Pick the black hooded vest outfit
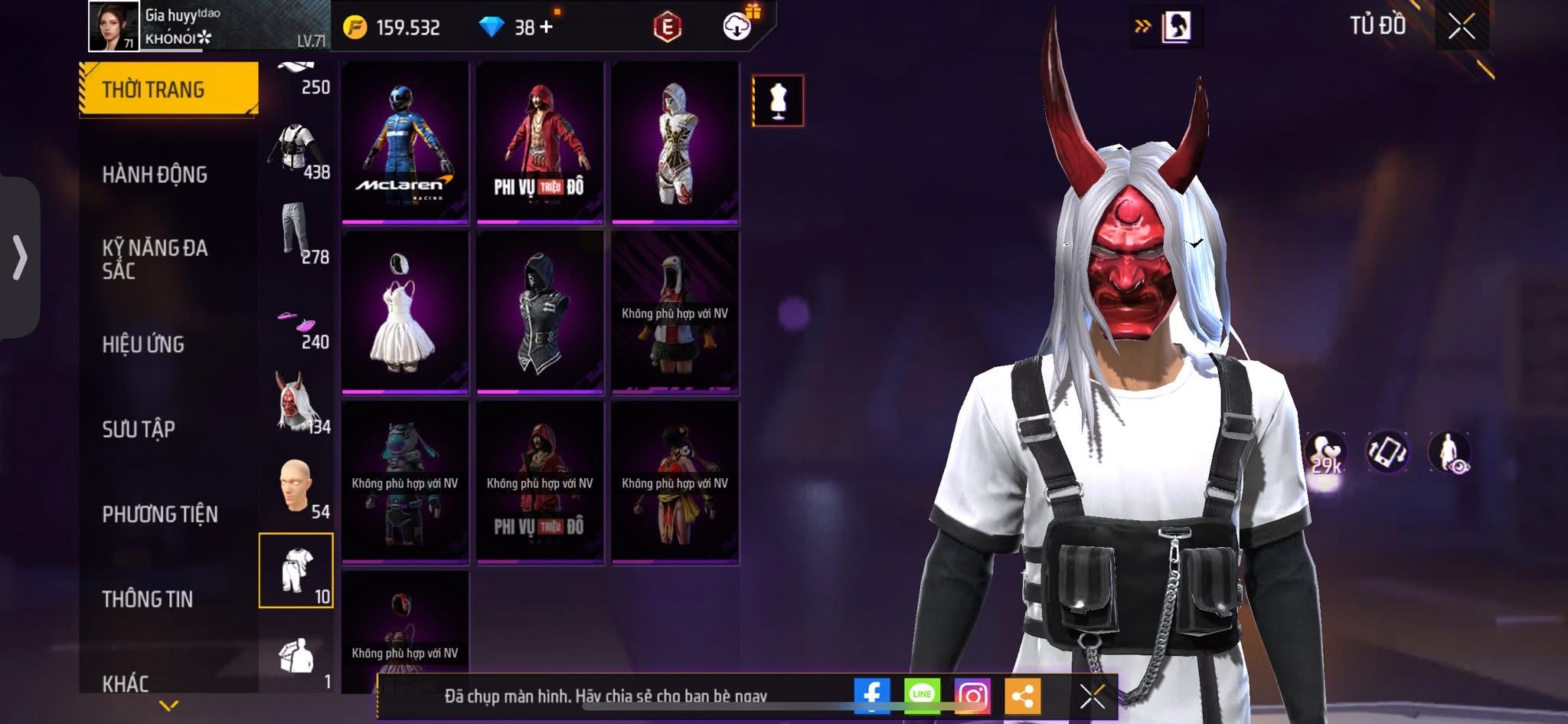The image size is (1568, 724). pos(540,313)
